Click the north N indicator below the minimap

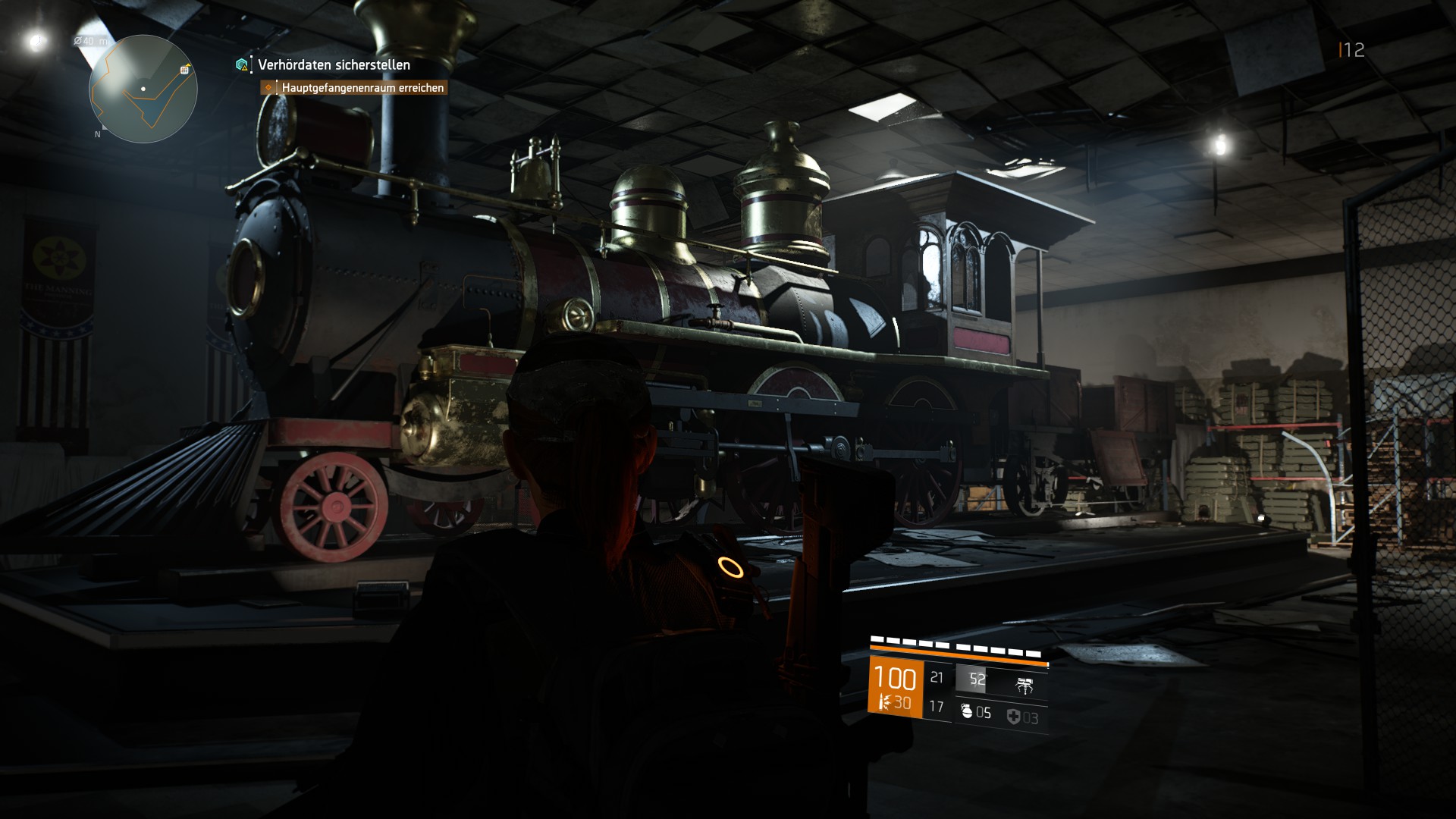pos(98,134)
